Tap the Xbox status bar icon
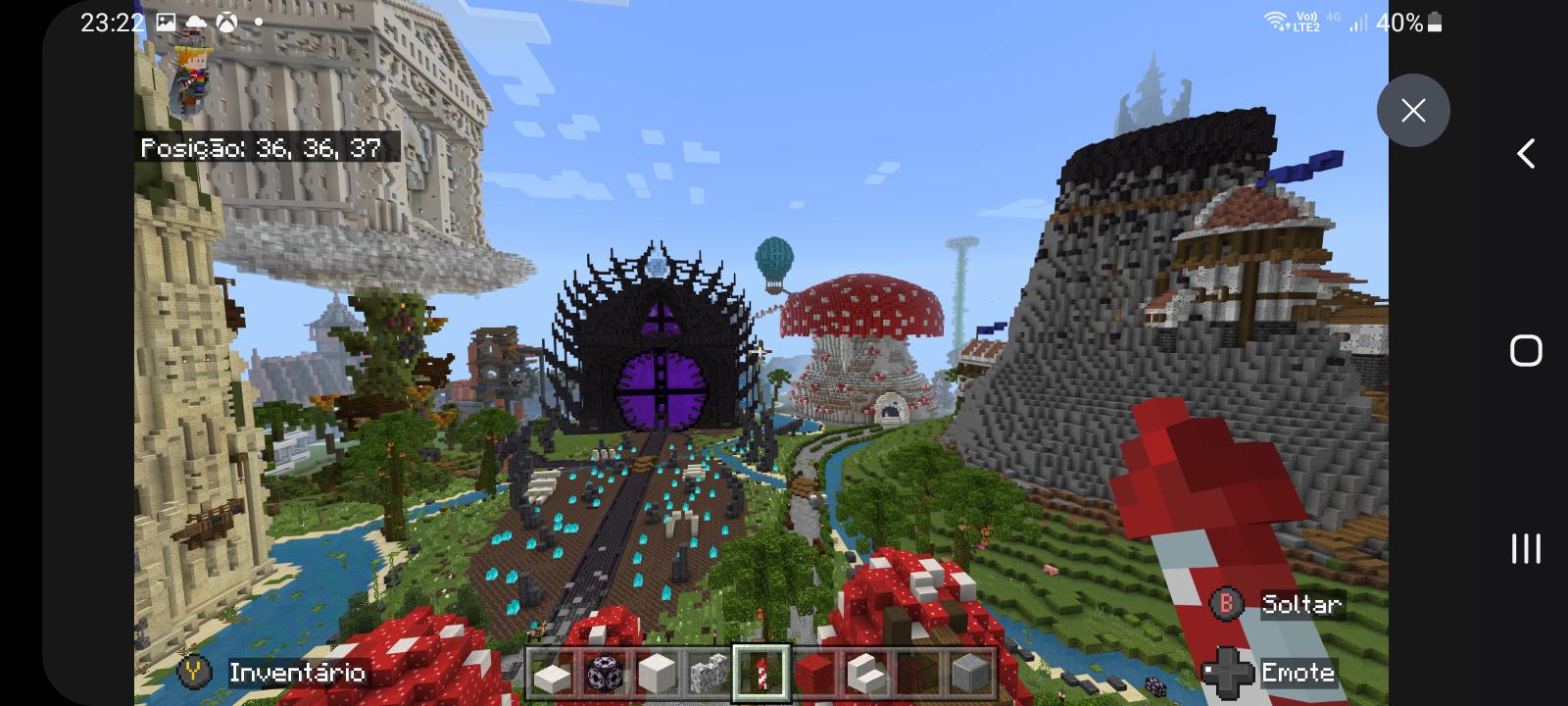 pyautogui.click(x=225, y=22)
